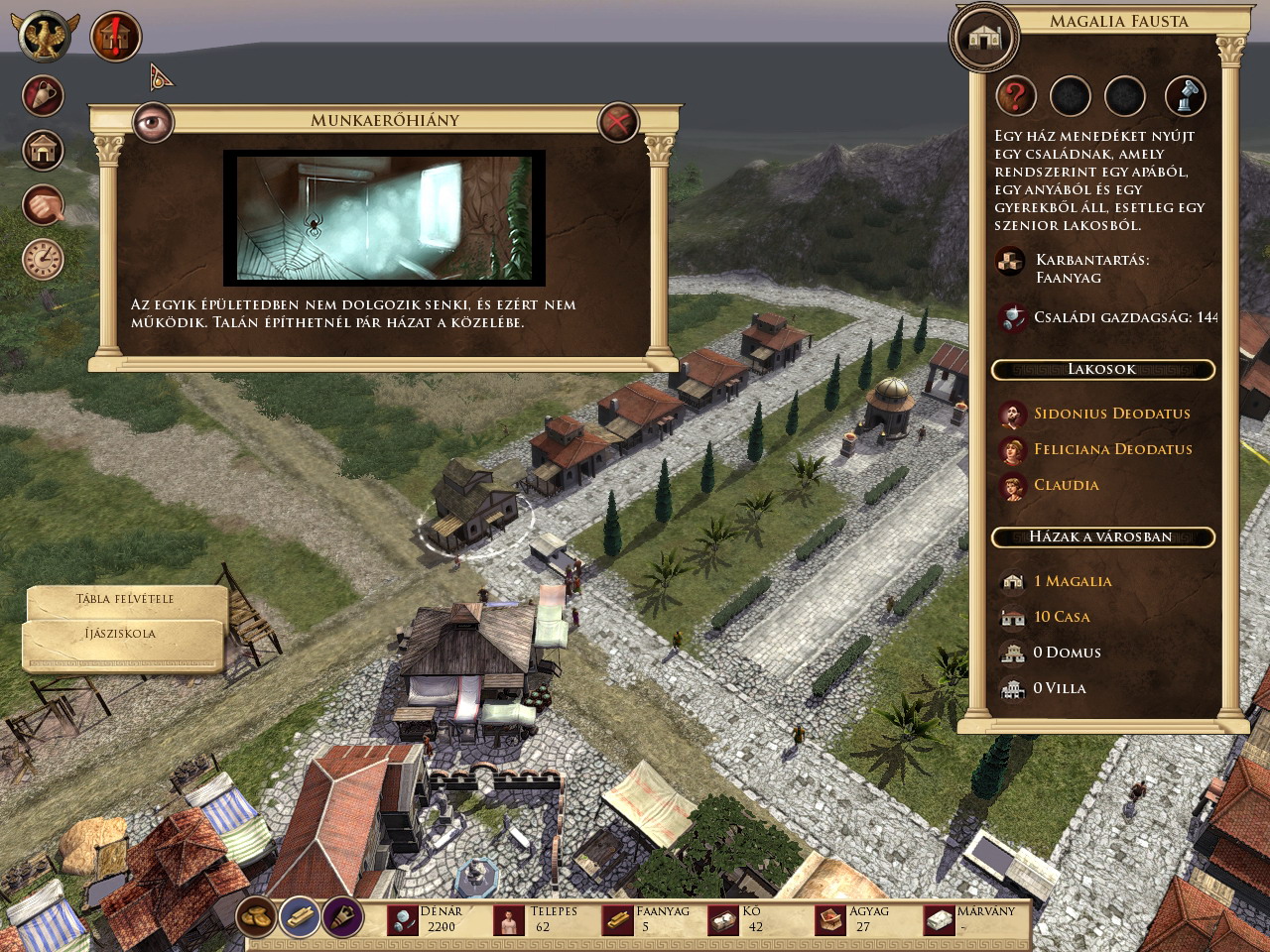Screen dimensions: 1270x952
Task: Select resident Feliciana Deodatus
Action: [x=1112, y=449]
